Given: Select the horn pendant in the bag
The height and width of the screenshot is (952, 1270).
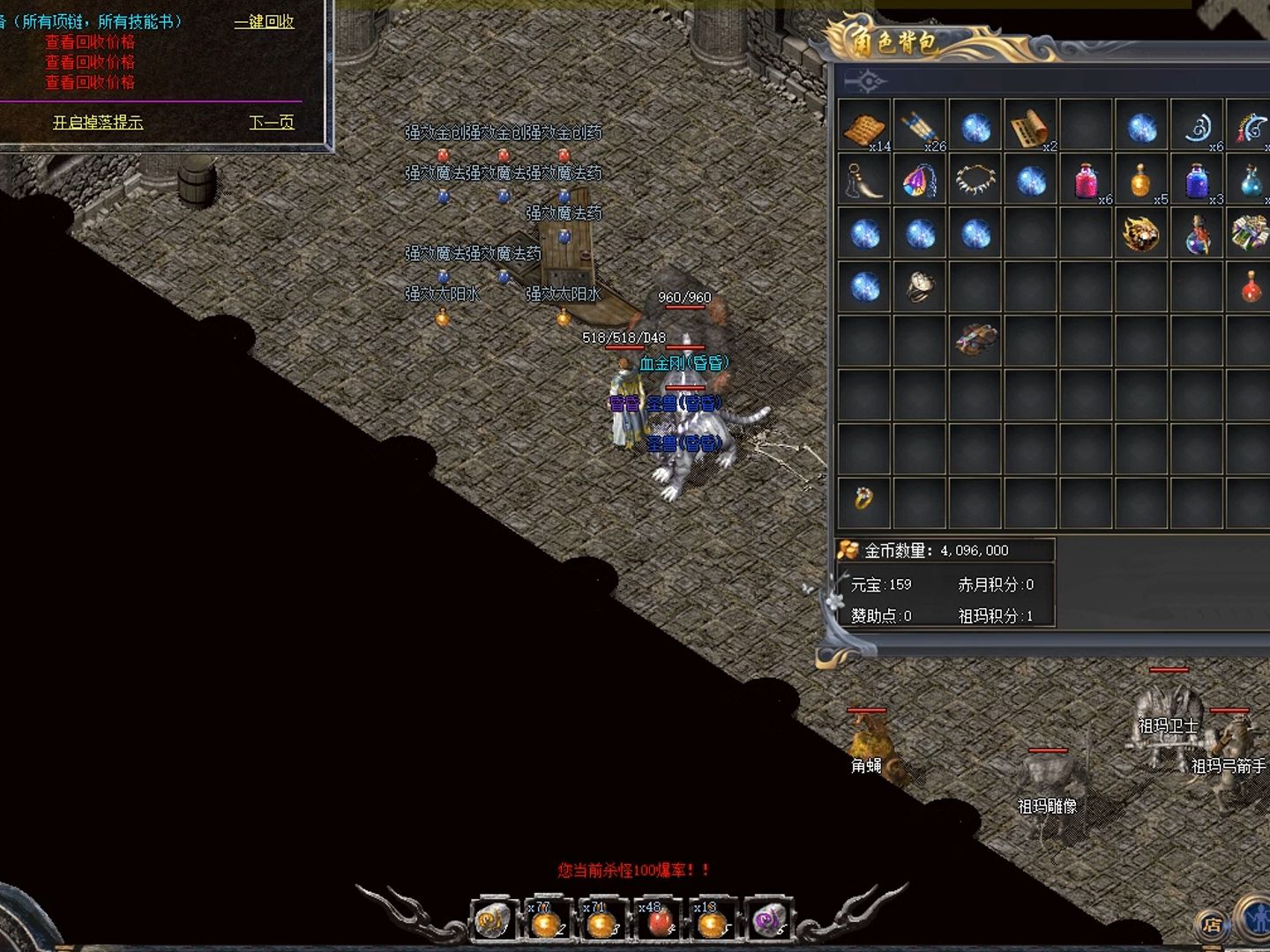Looking at the screenshot, I should click(x=864, y=181).
